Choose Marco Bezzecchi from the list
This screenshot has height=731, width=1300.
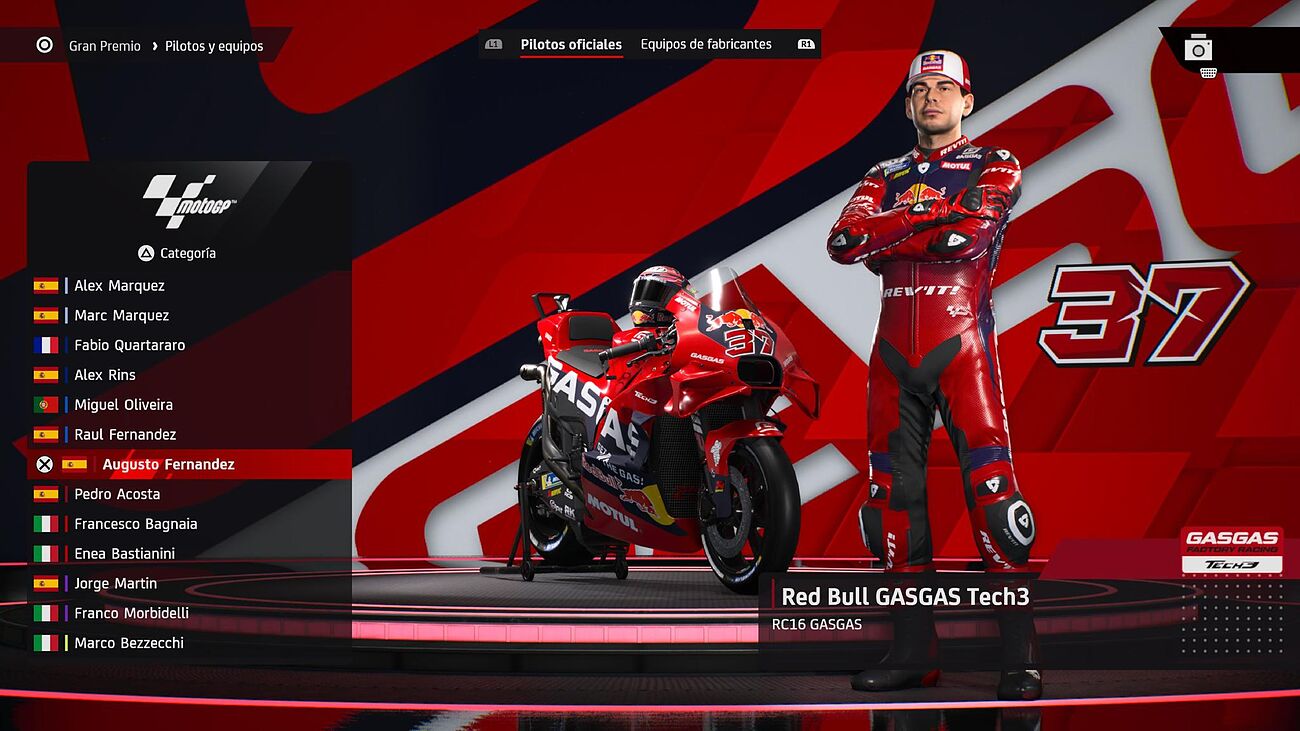(129, 643)
